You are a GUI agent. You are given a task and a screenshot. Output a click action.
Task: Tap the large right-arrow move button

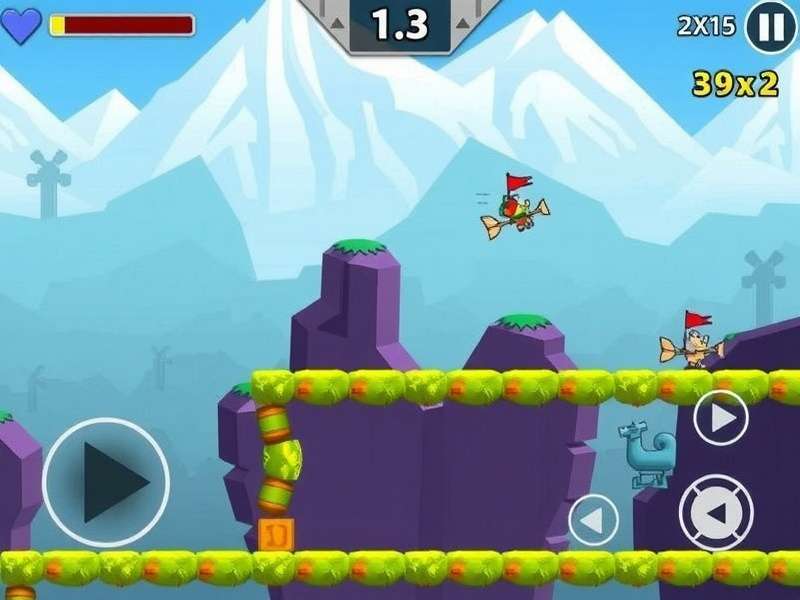coord(106,482)
